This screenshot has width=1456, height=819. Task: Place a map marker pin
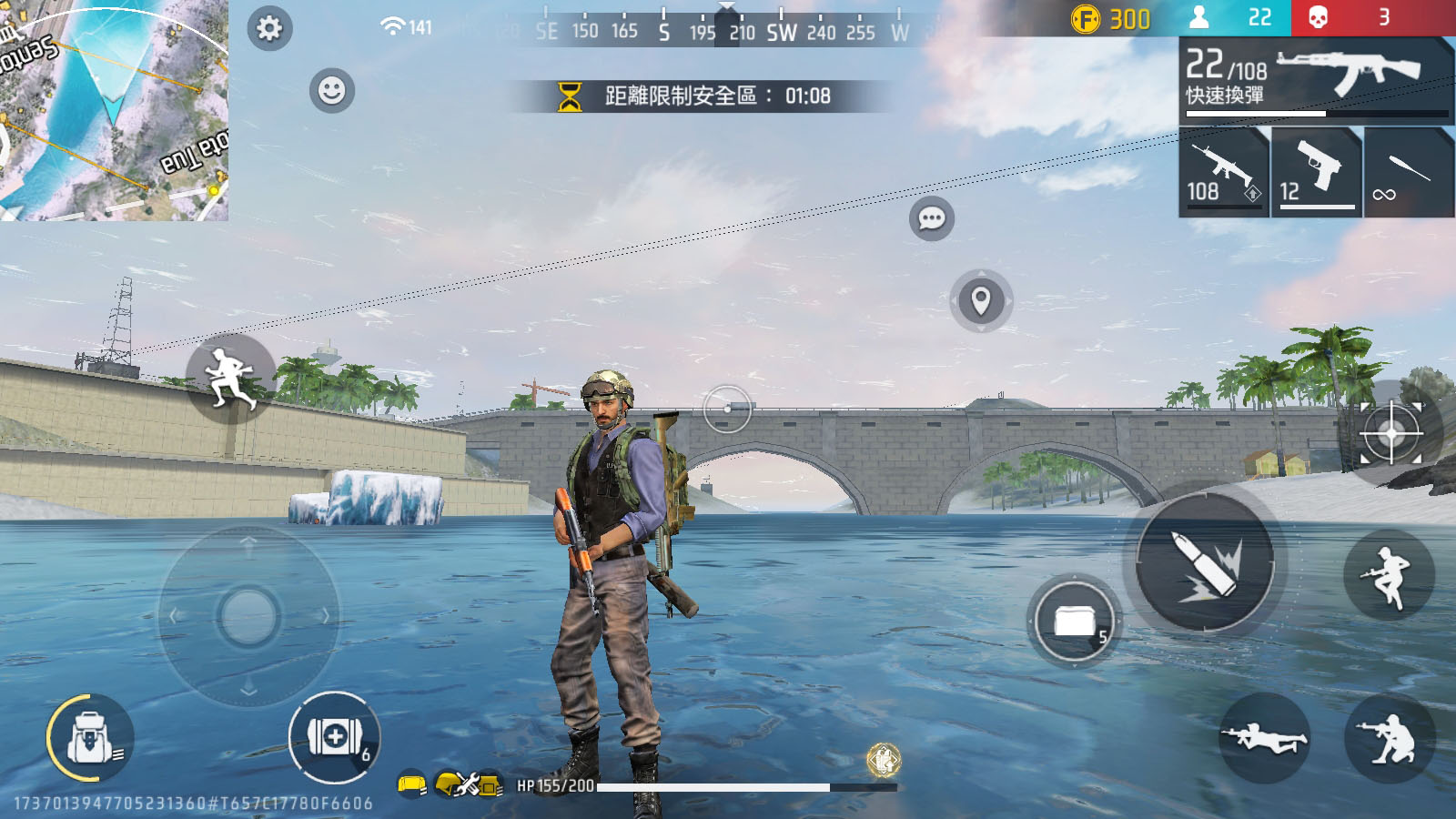pyautogui.click(x=980, y=300)
